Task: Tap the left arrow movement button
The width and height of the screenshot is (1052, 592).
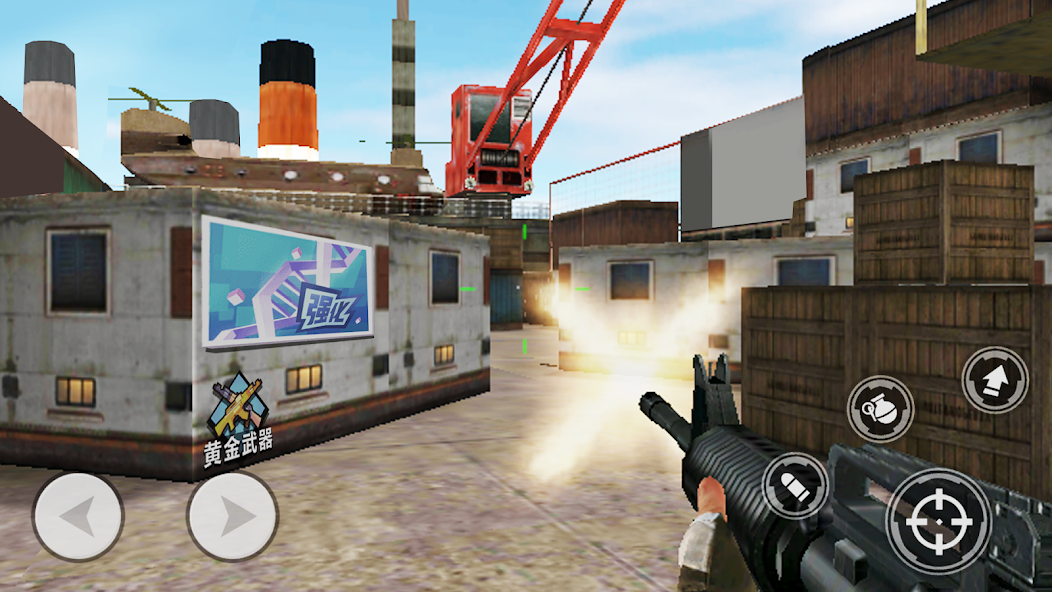Action: (78, 517)
